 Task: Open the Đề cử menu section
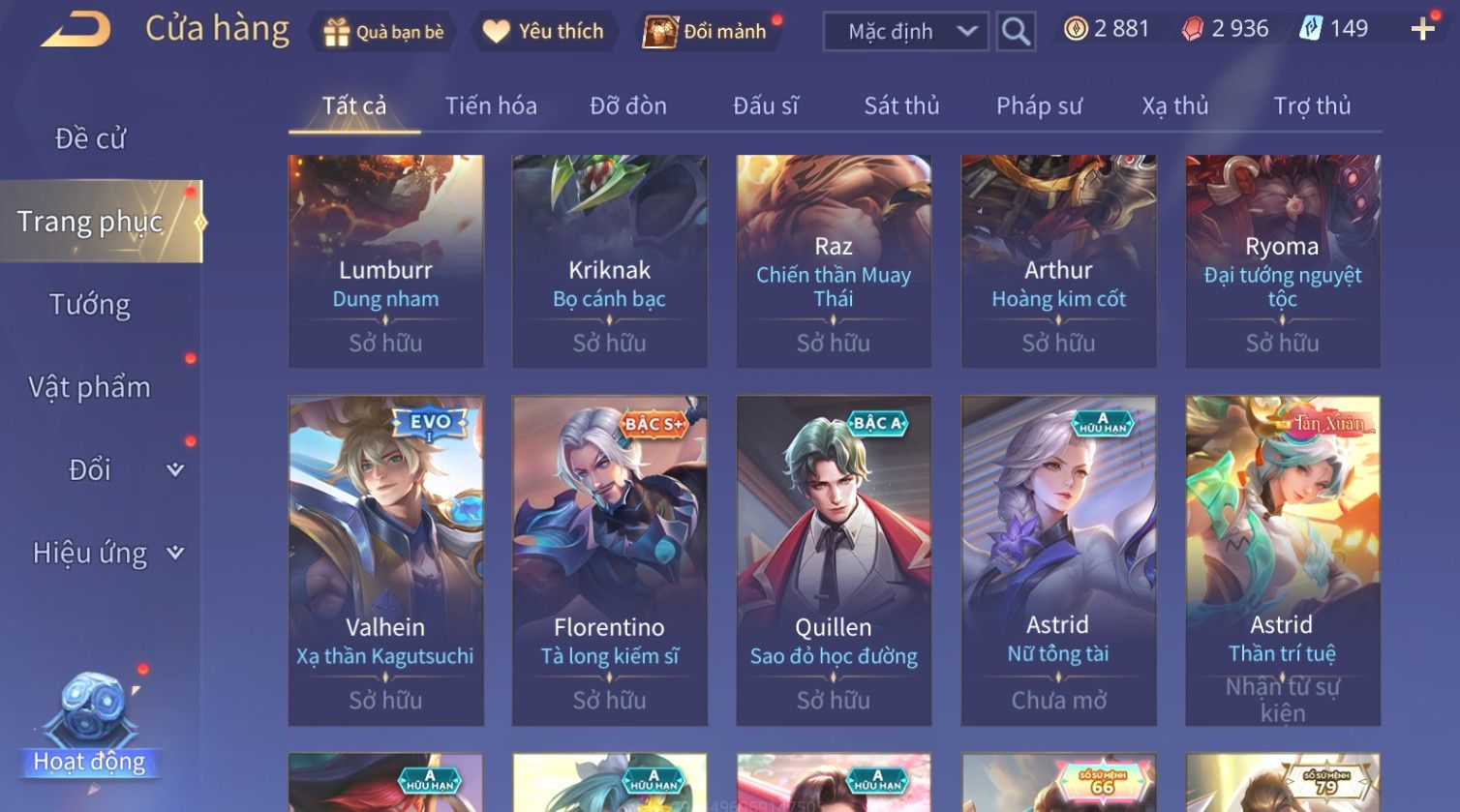[x=90, y=138]
